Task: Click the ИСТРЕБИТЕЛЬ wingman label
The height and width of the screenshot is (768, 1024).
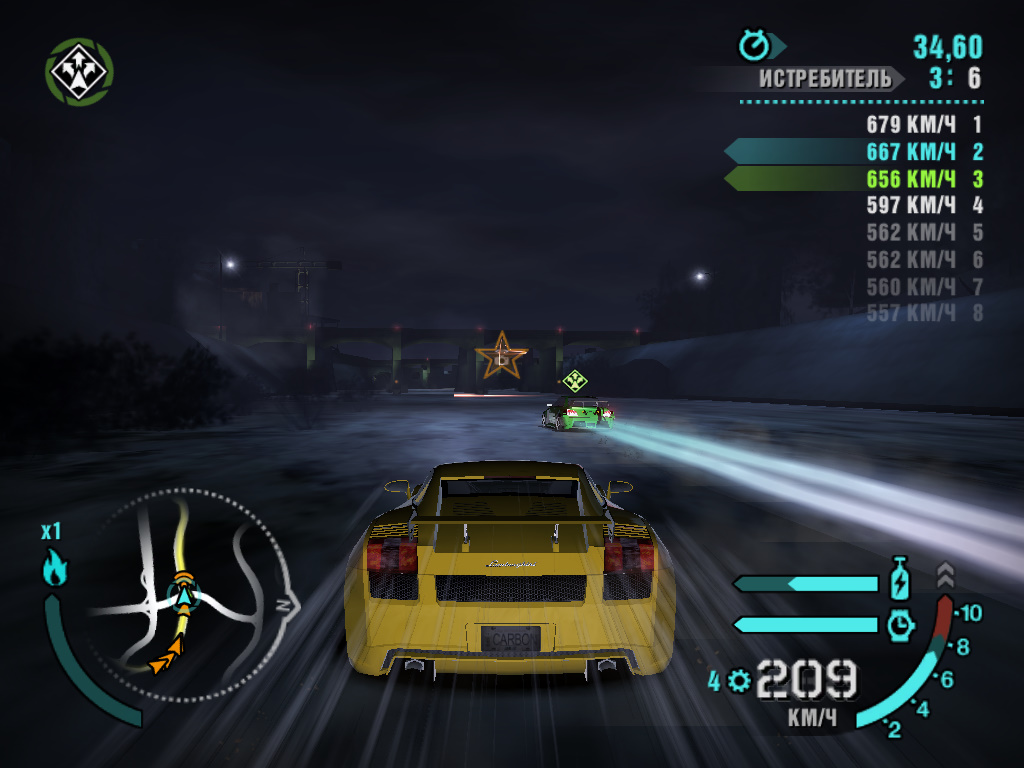Action: point(823,78)
